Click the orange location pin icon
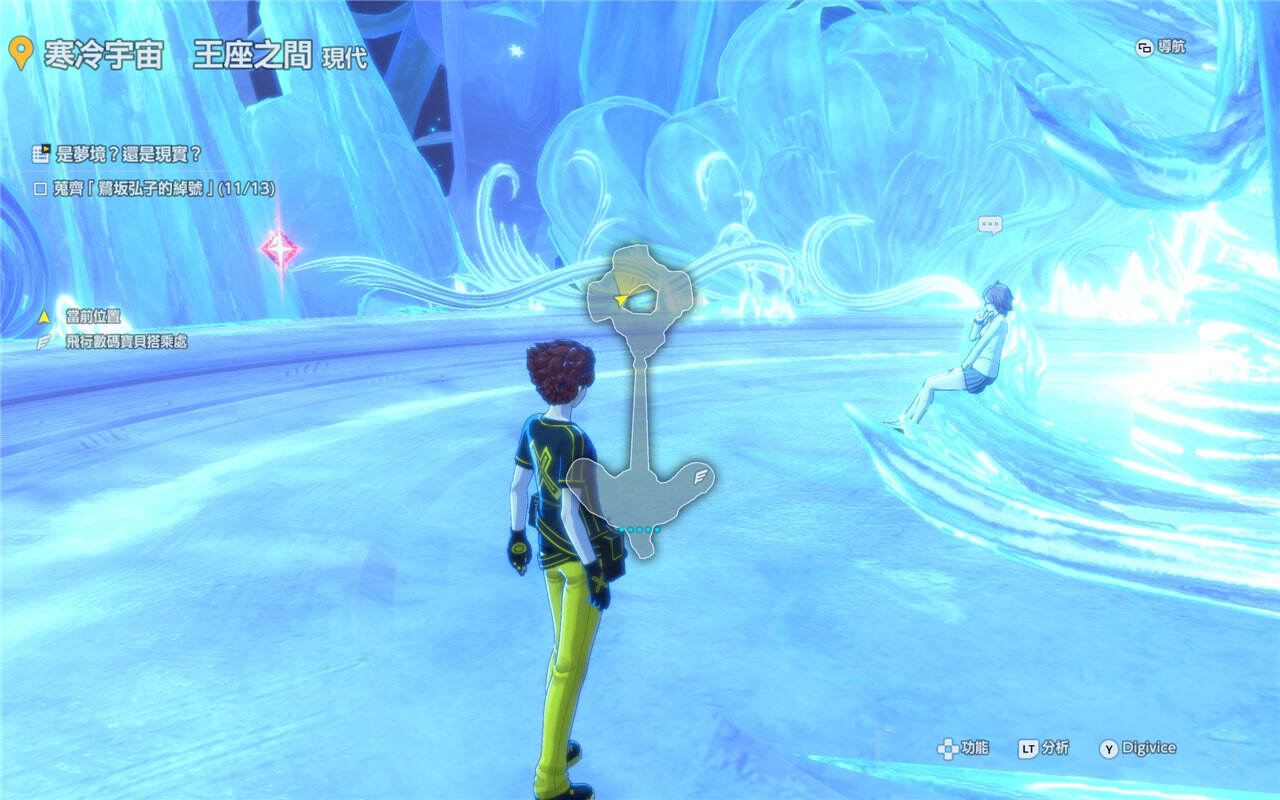This screenshot has height=800, width=1280. coord(18,54)
